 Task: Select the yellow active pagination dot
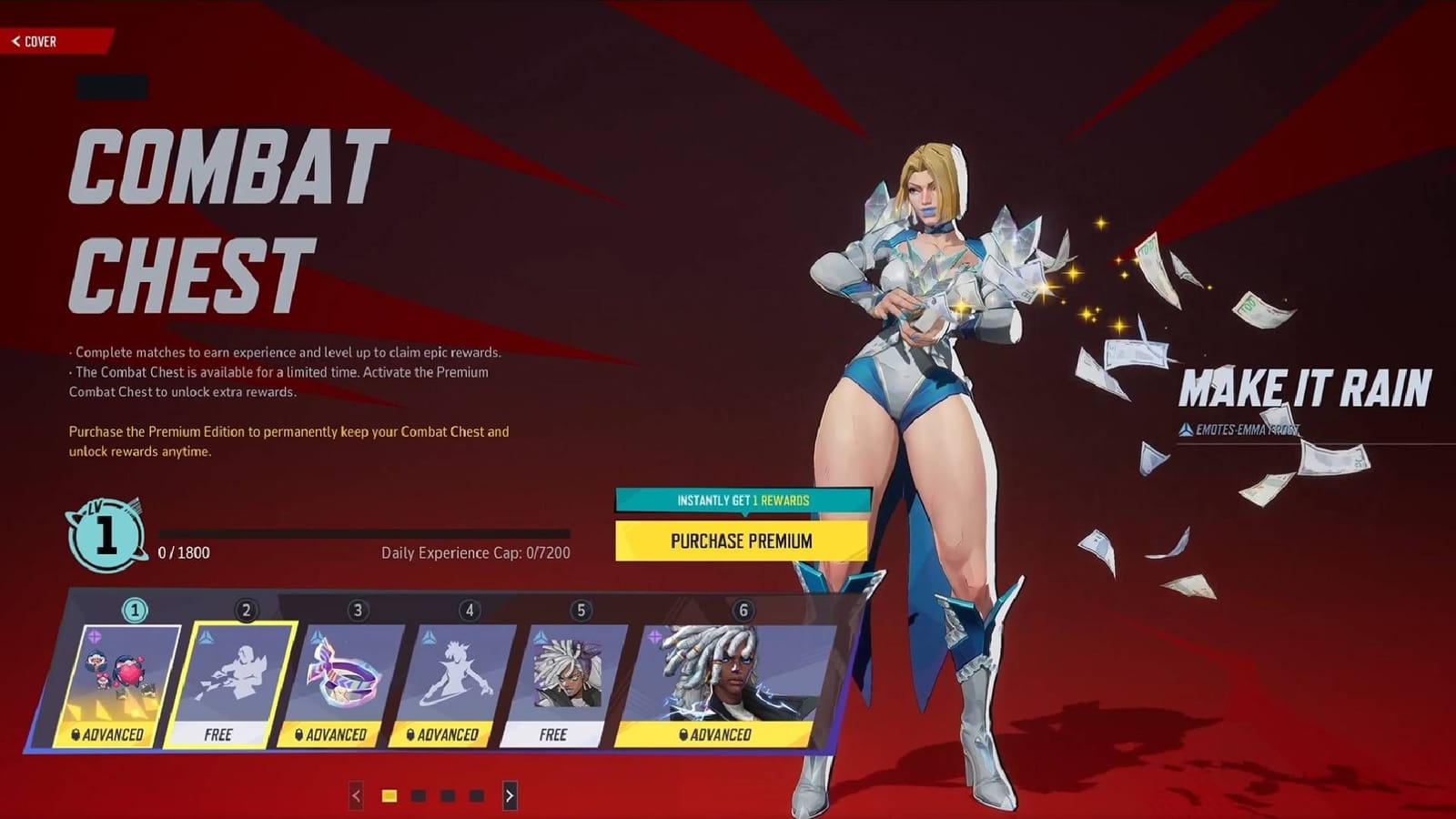tap(389, 795)
